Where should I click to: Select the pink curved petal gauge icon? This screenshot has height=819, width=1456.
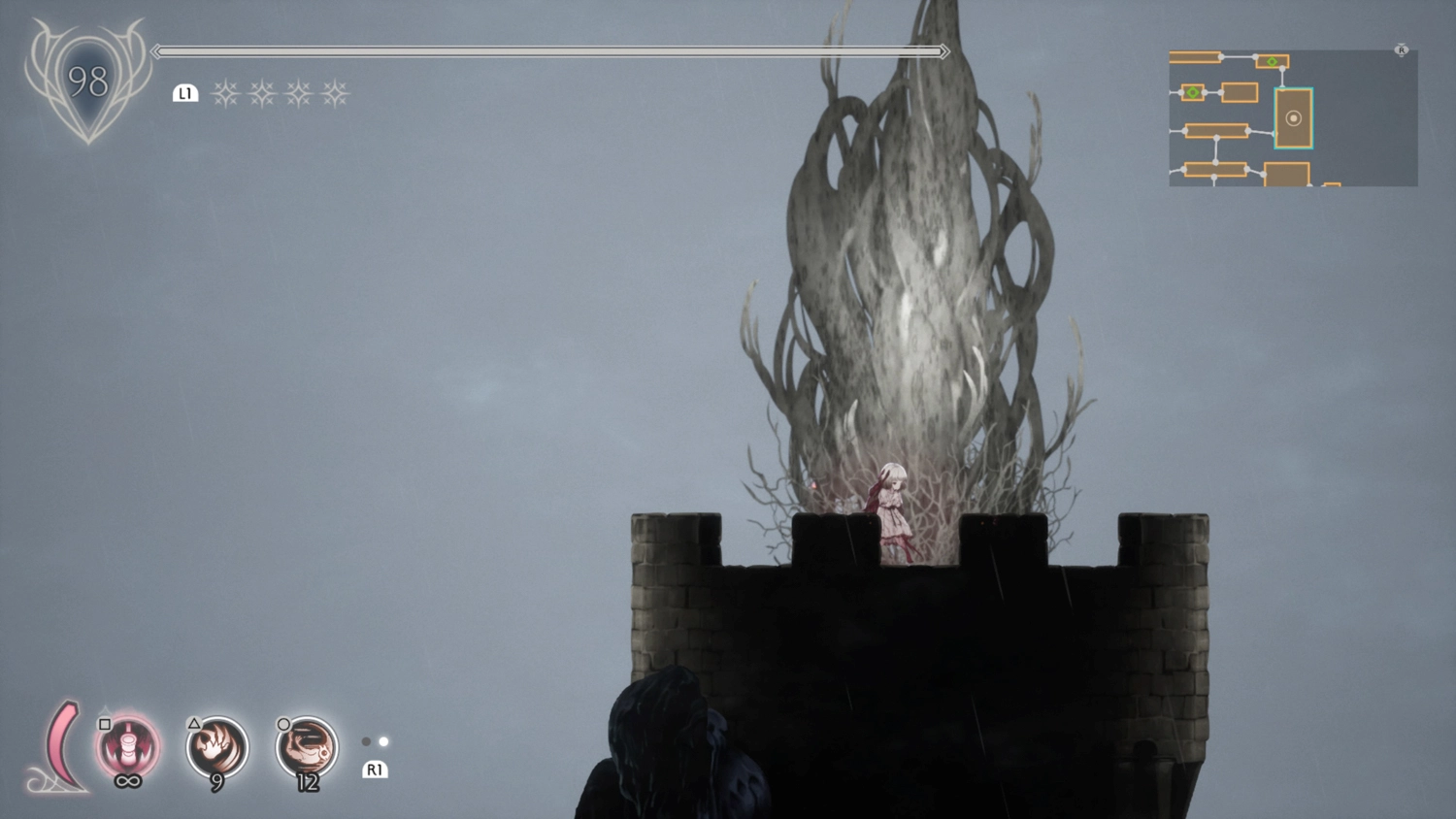coord(61,745)
